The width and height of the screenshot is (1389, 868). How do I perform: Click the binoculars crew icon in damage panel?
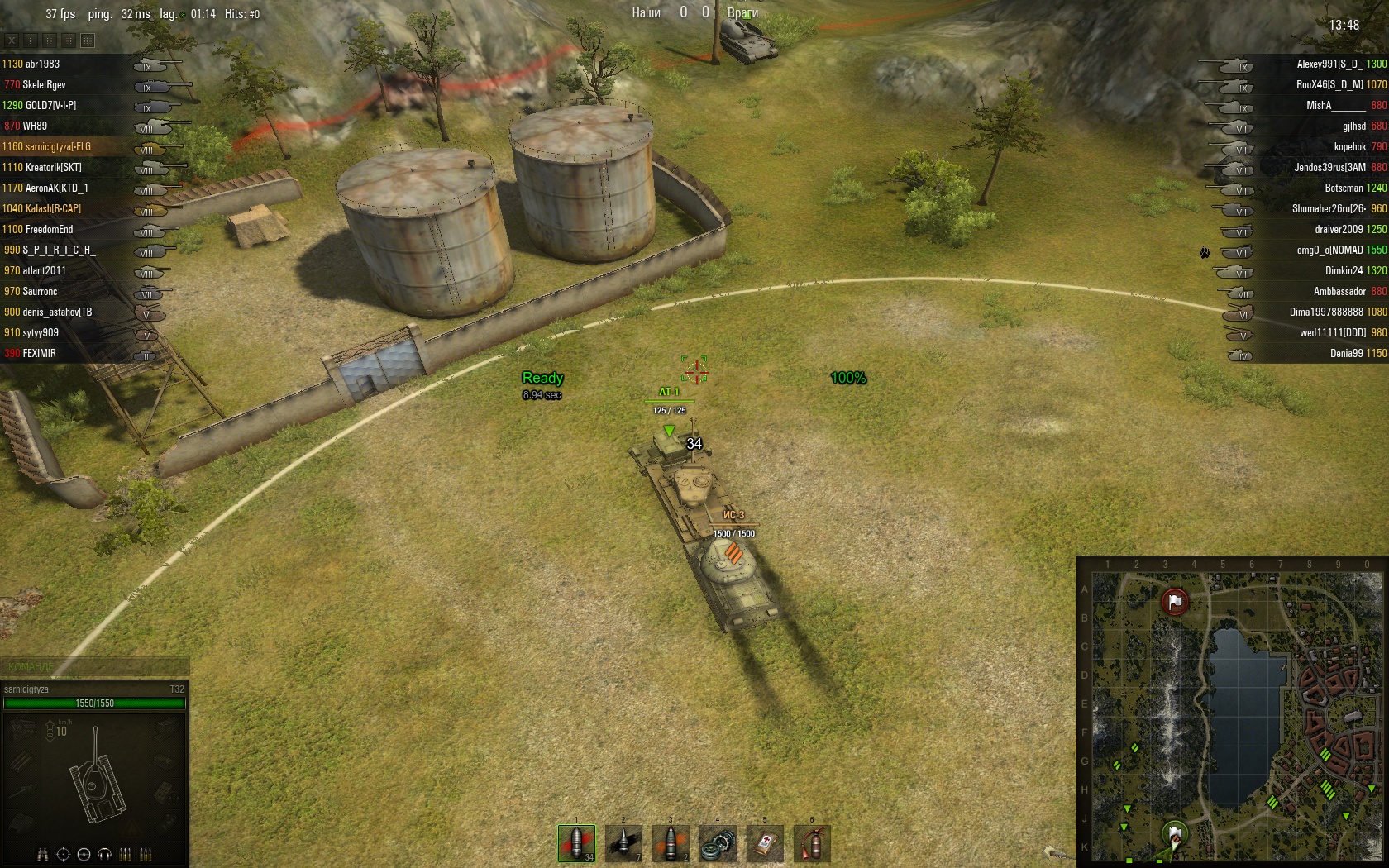[x=43, y=854]
